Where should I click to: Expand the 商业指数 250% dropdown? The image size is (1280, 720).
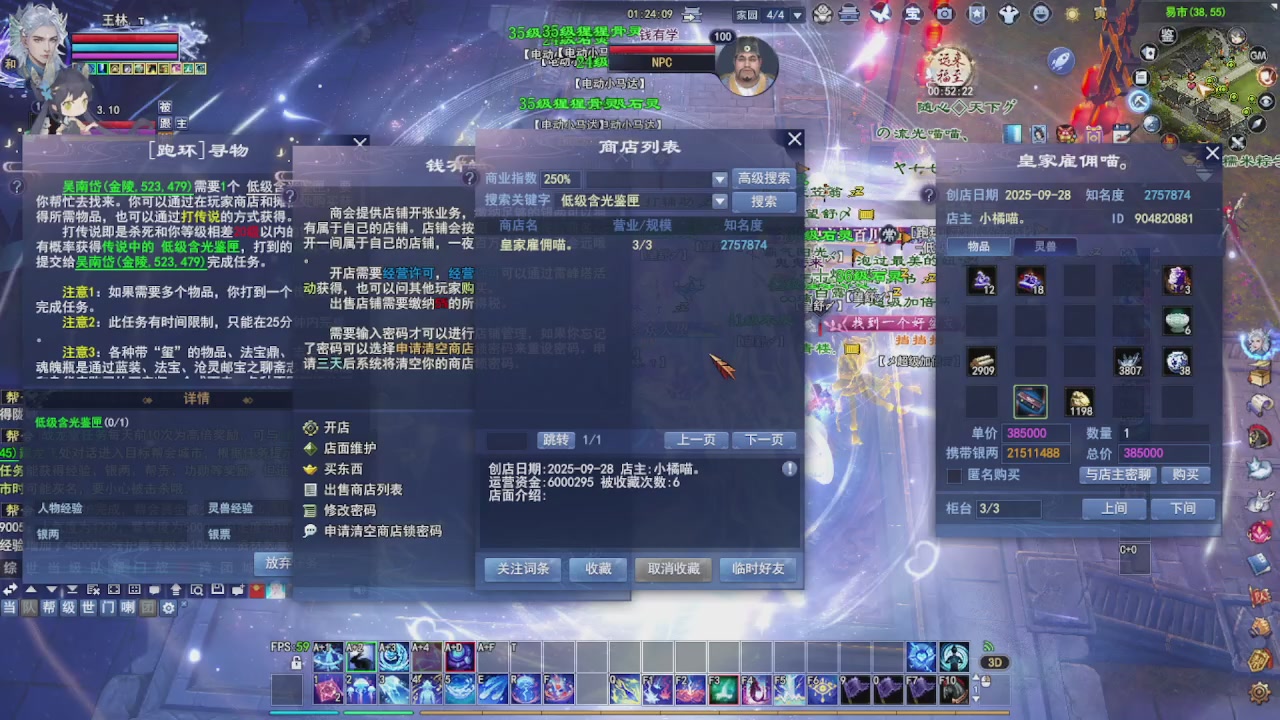click(x=718, y=179)
